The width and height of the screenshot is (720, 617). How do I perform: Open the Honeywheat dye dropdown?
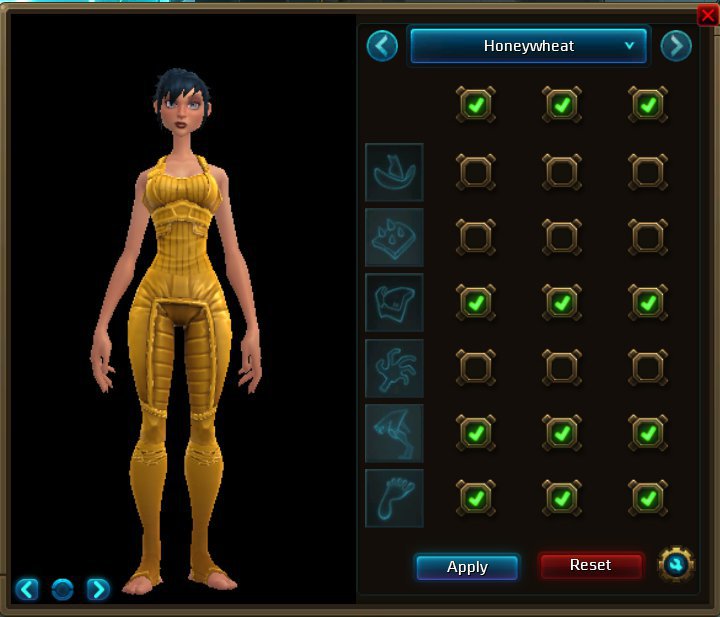pos(530,46)
